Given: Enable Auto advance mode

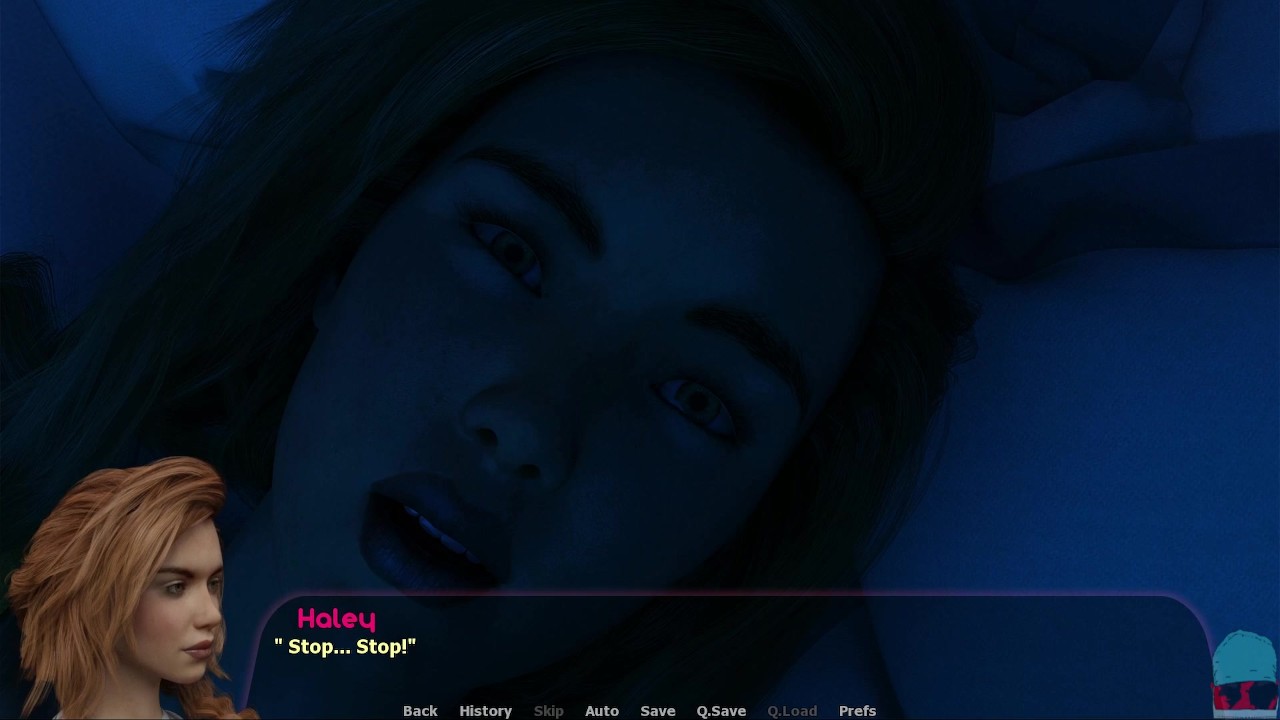Looking at the screenshot, I should pyautogui.click(x=602, y=711).
